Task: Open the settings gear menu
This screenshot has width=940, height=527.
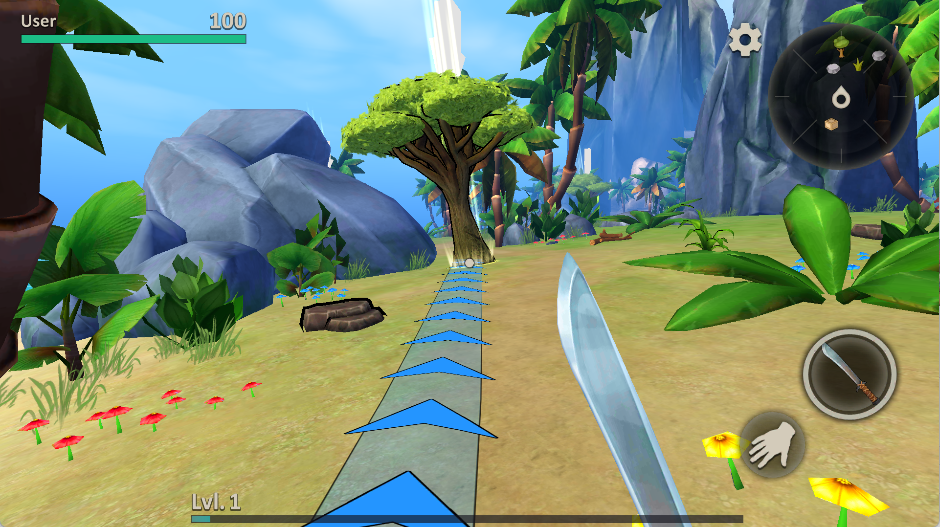Action: point(745,40)
